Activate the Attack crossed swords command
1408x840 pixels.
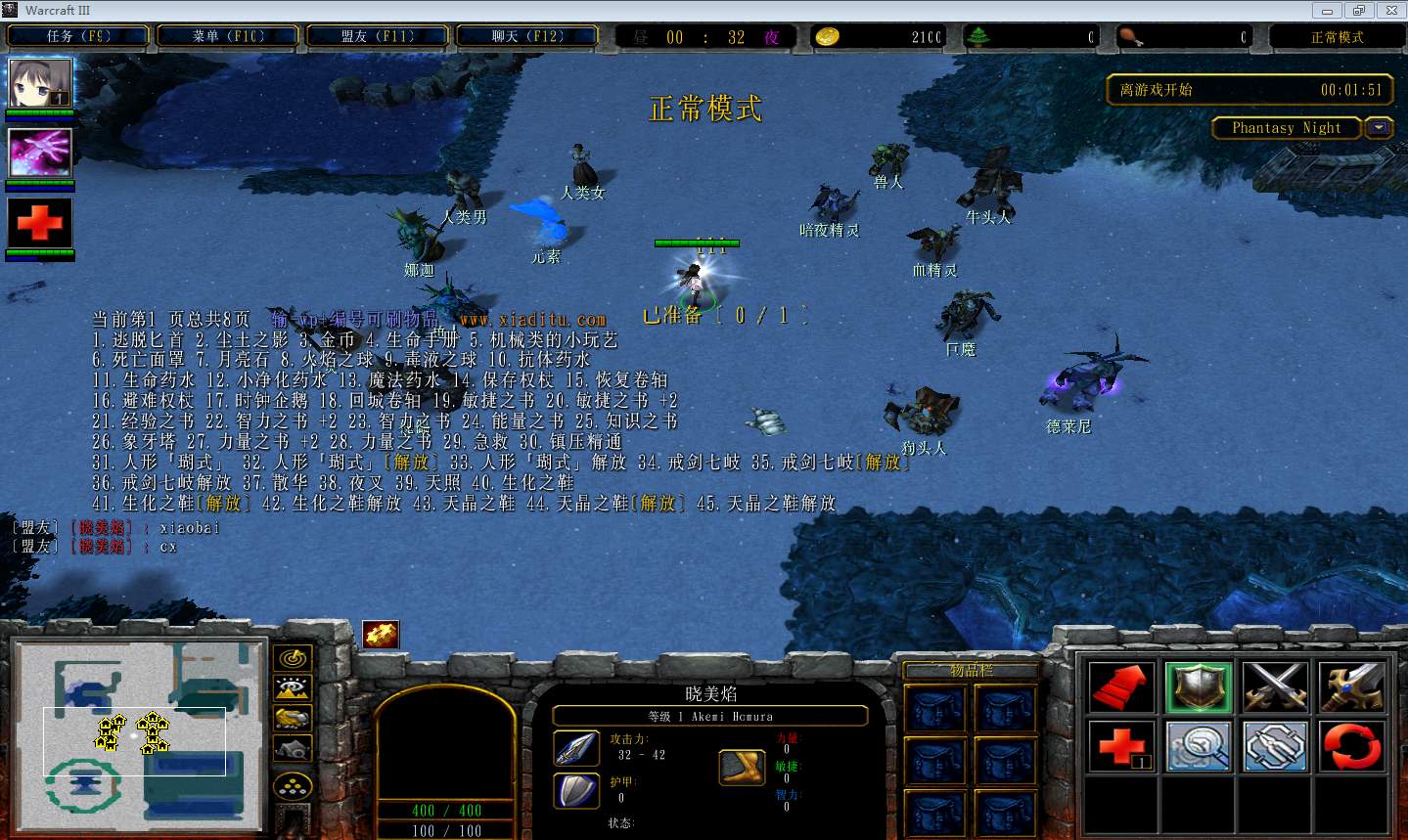click(1275, 686)
